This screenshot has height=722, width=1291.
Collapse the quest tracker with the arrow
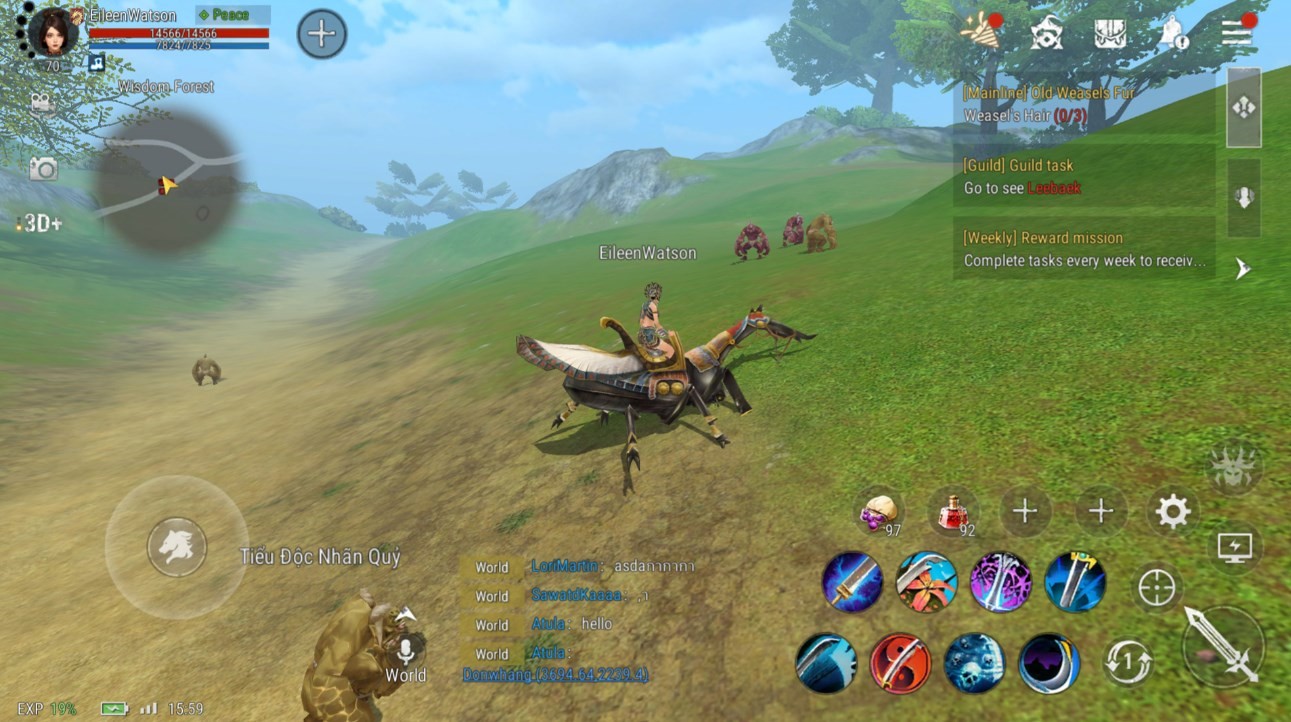tap(1243, 268)
